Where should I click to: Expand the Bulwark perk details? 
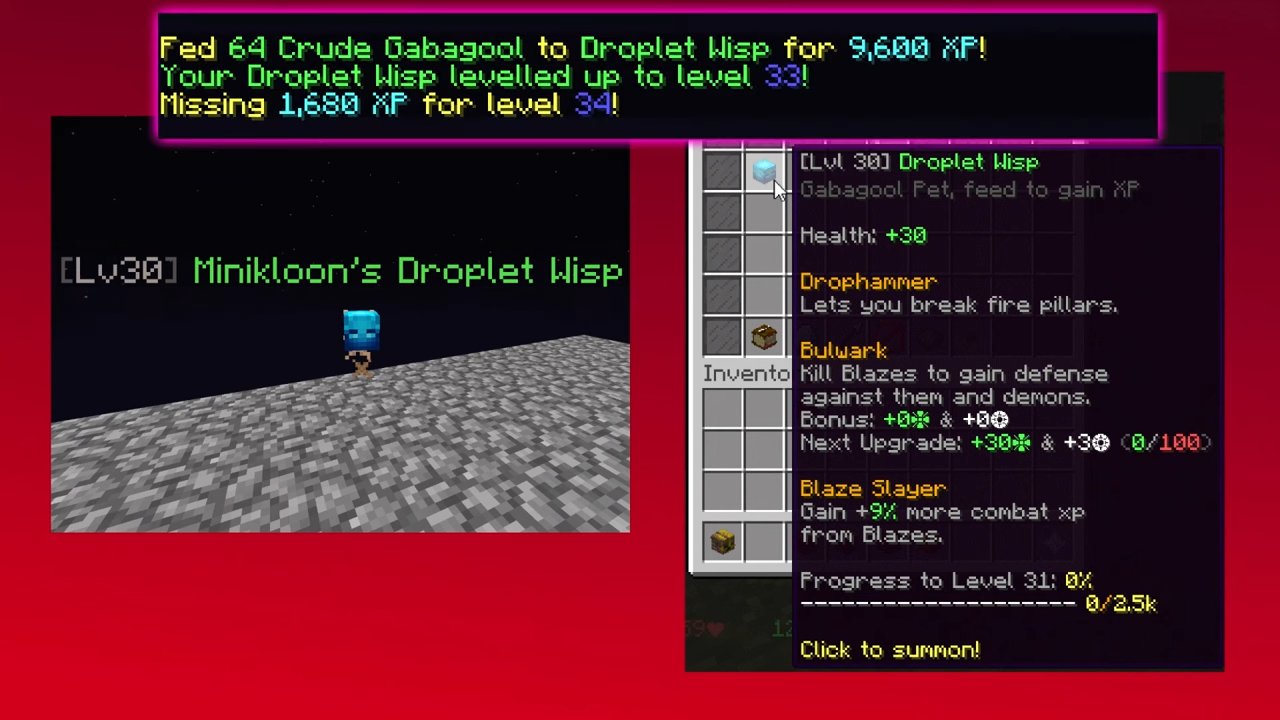point(843,350)
